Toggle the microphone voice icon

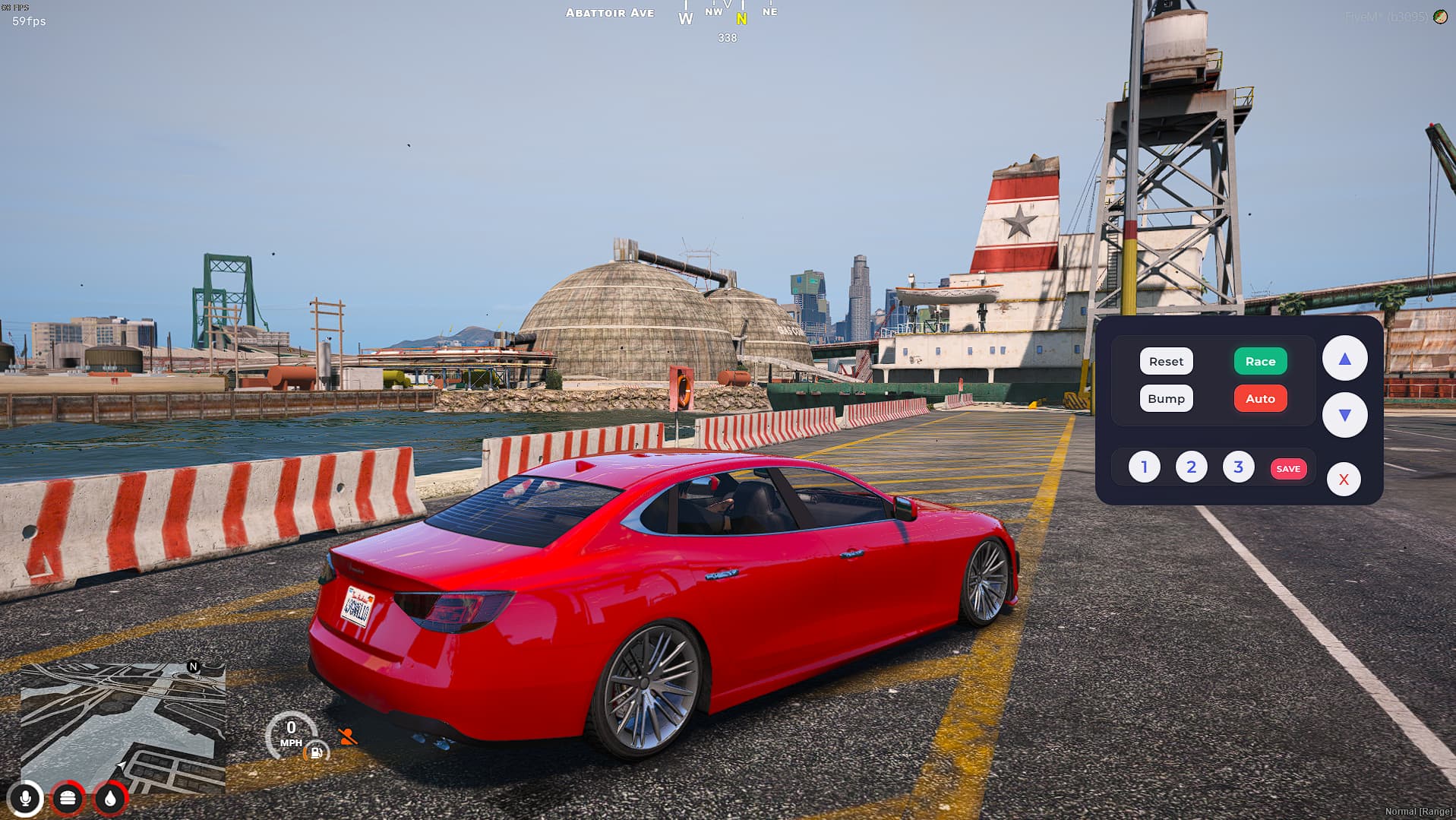point(25,799)
